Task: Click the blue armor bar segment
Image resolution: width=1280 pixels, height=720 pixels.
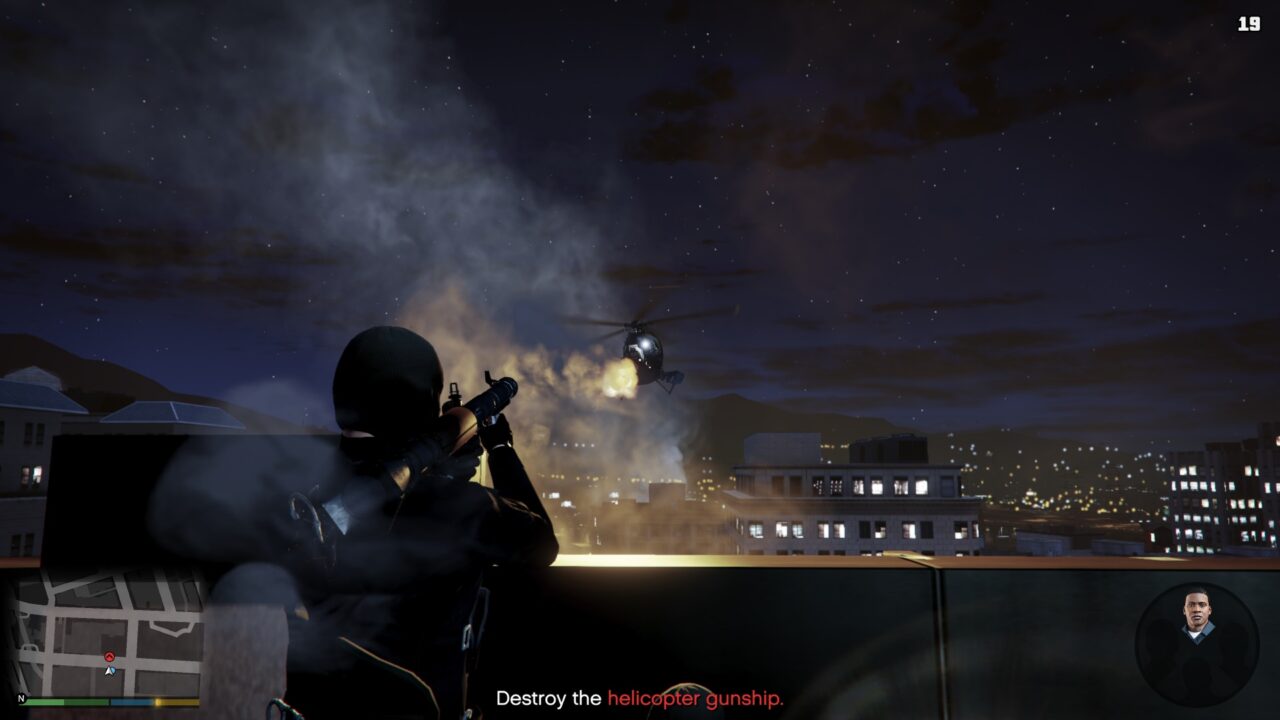Action: click(x=130, y=702)
